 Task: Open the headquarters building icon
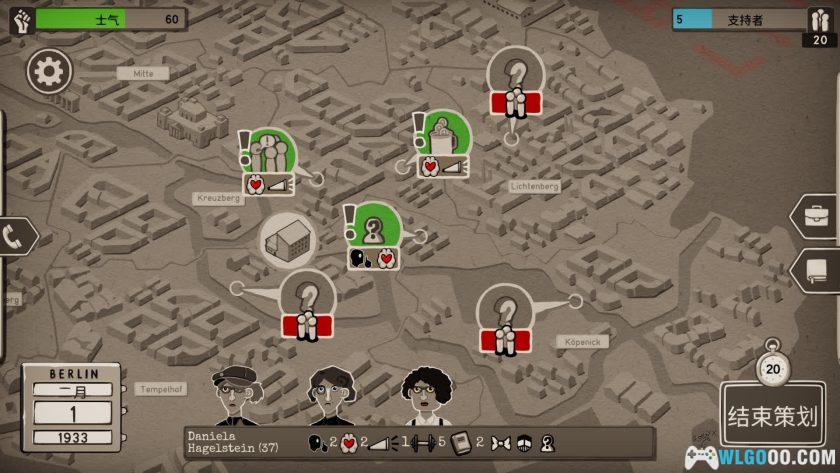(x=288, y=240)
